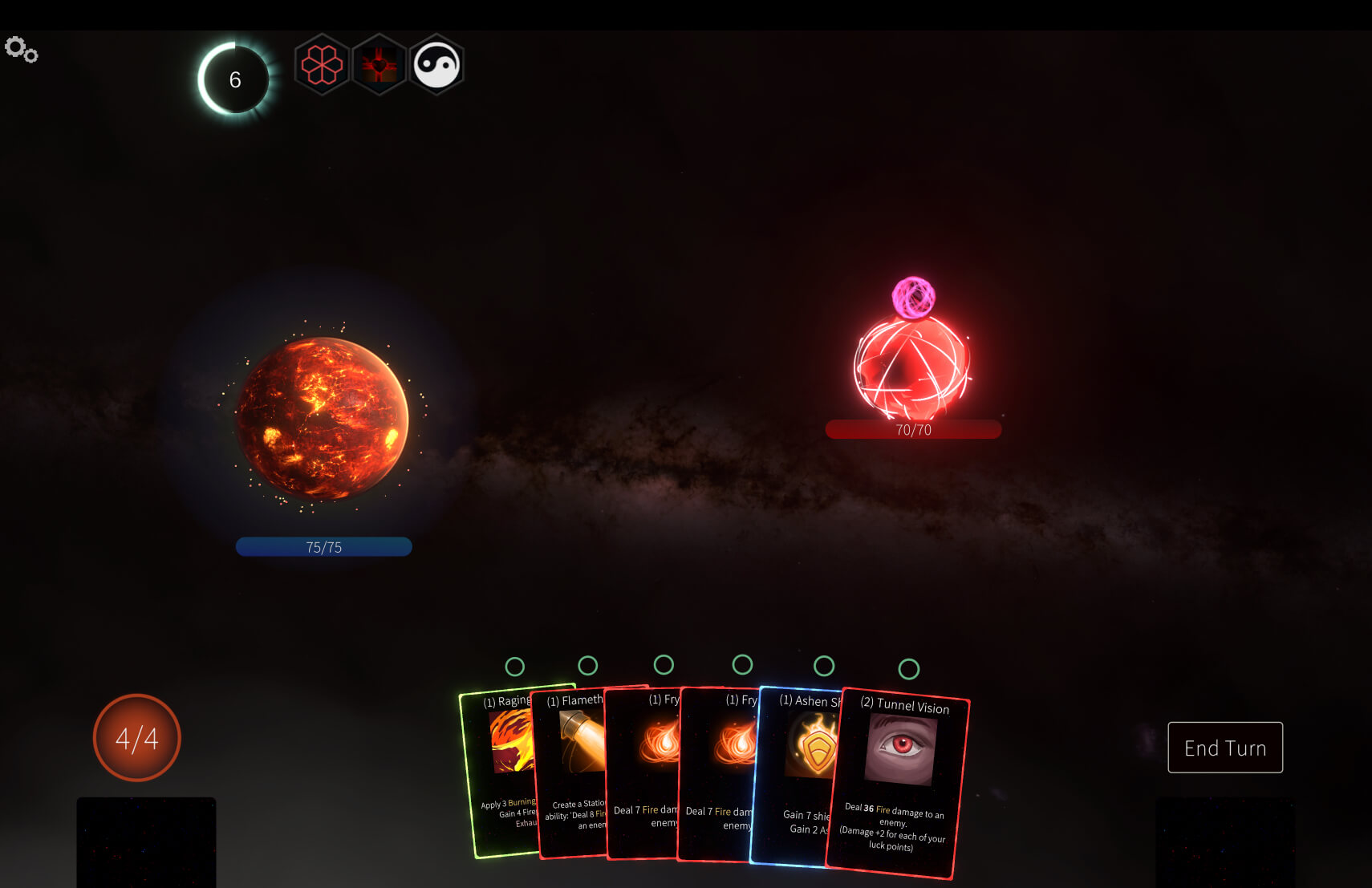The height and width of the screenshot is (888, 1372).
Task: View the red heart relic icon
Action: coord(380,64)
